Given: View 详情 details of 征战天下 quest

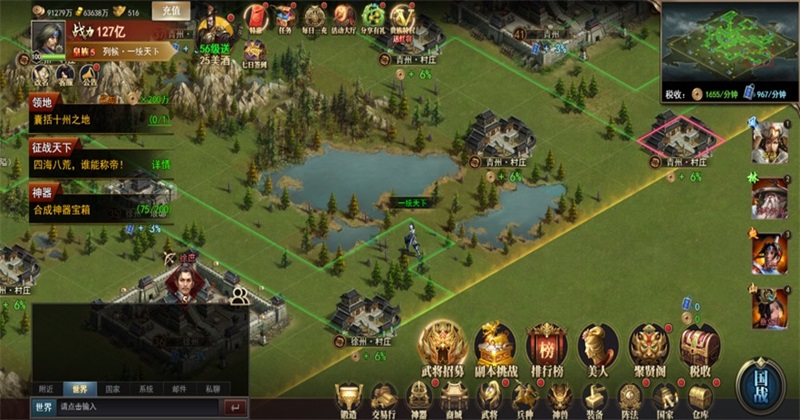Looking at the screenshot, I should point(161,163).
